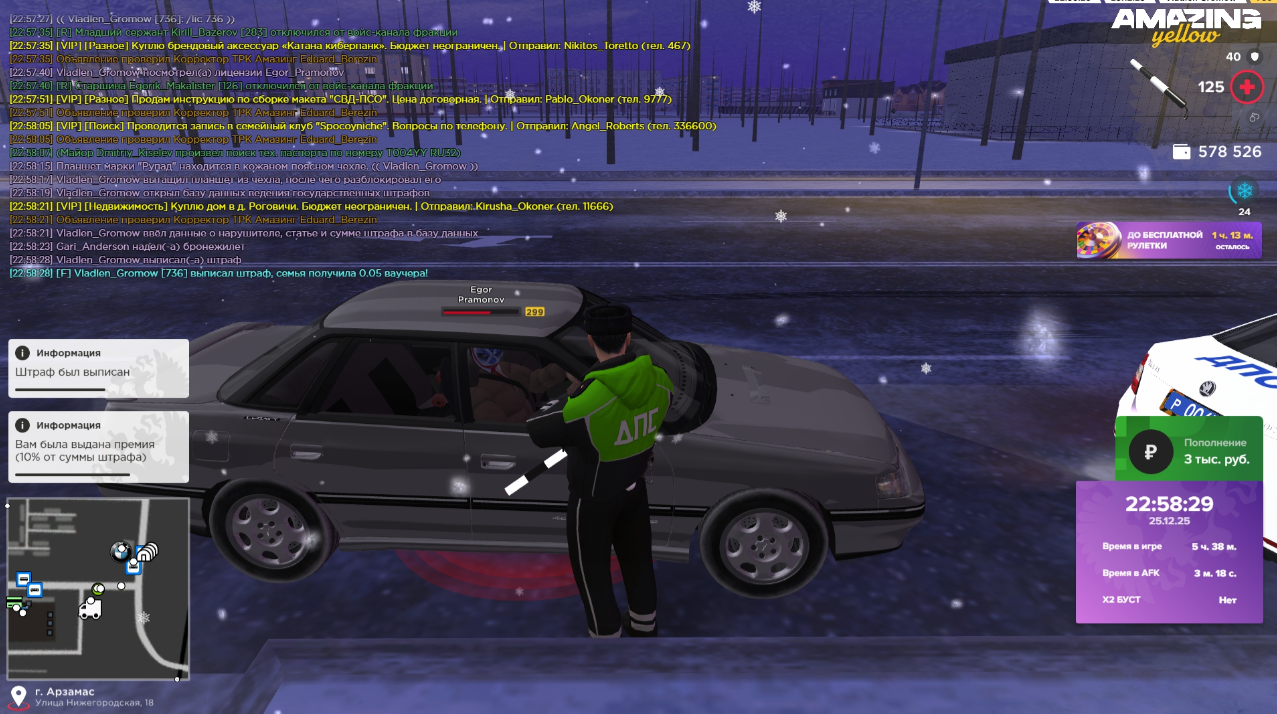Open the 3 тыс. руб. top-up notification
This screenshot has width=1277, height=714.
1188,451
